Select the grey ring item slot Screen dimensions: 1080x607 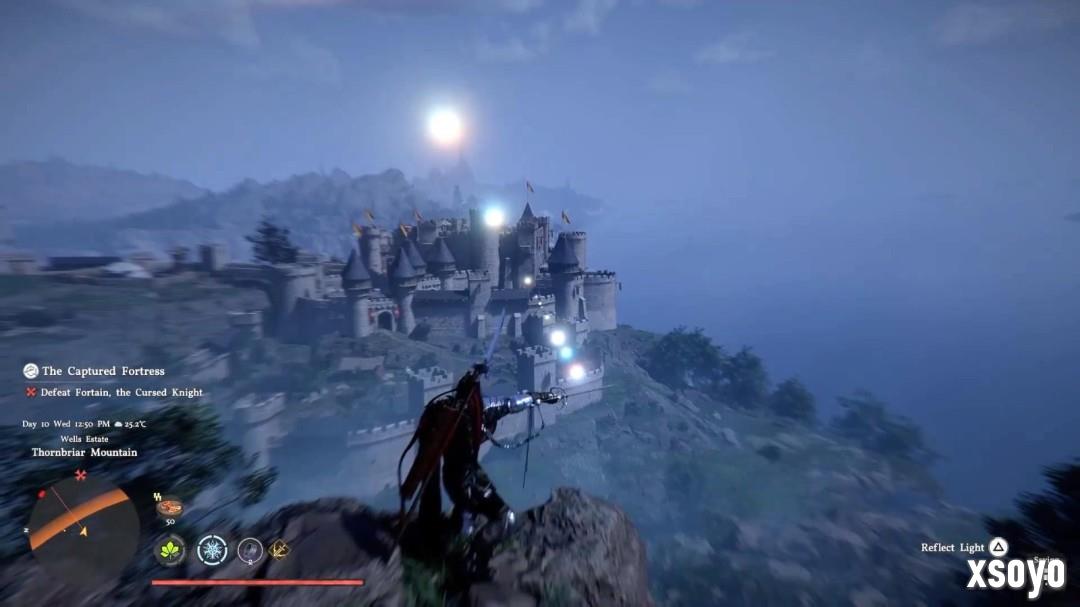click(250, 549)
